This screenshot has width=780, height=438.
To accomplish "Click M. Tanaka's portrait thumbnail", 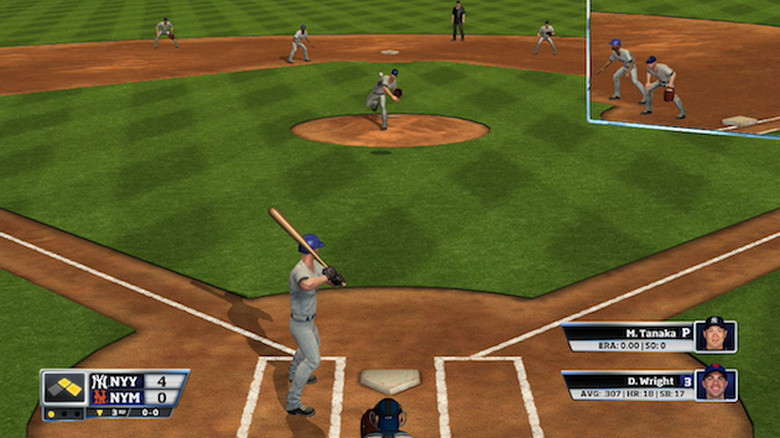I will [716, 336].
